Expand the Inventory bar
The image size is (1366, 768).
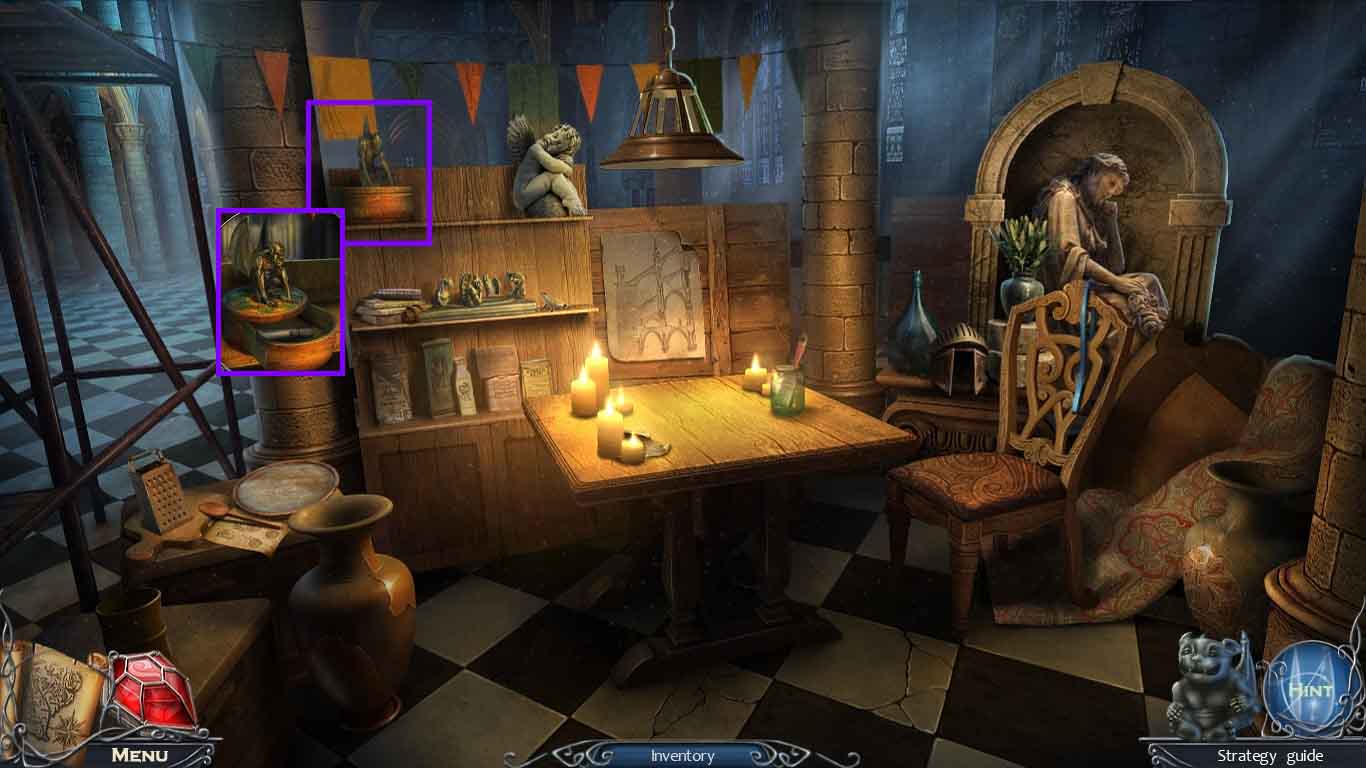(x=682, y=755)
